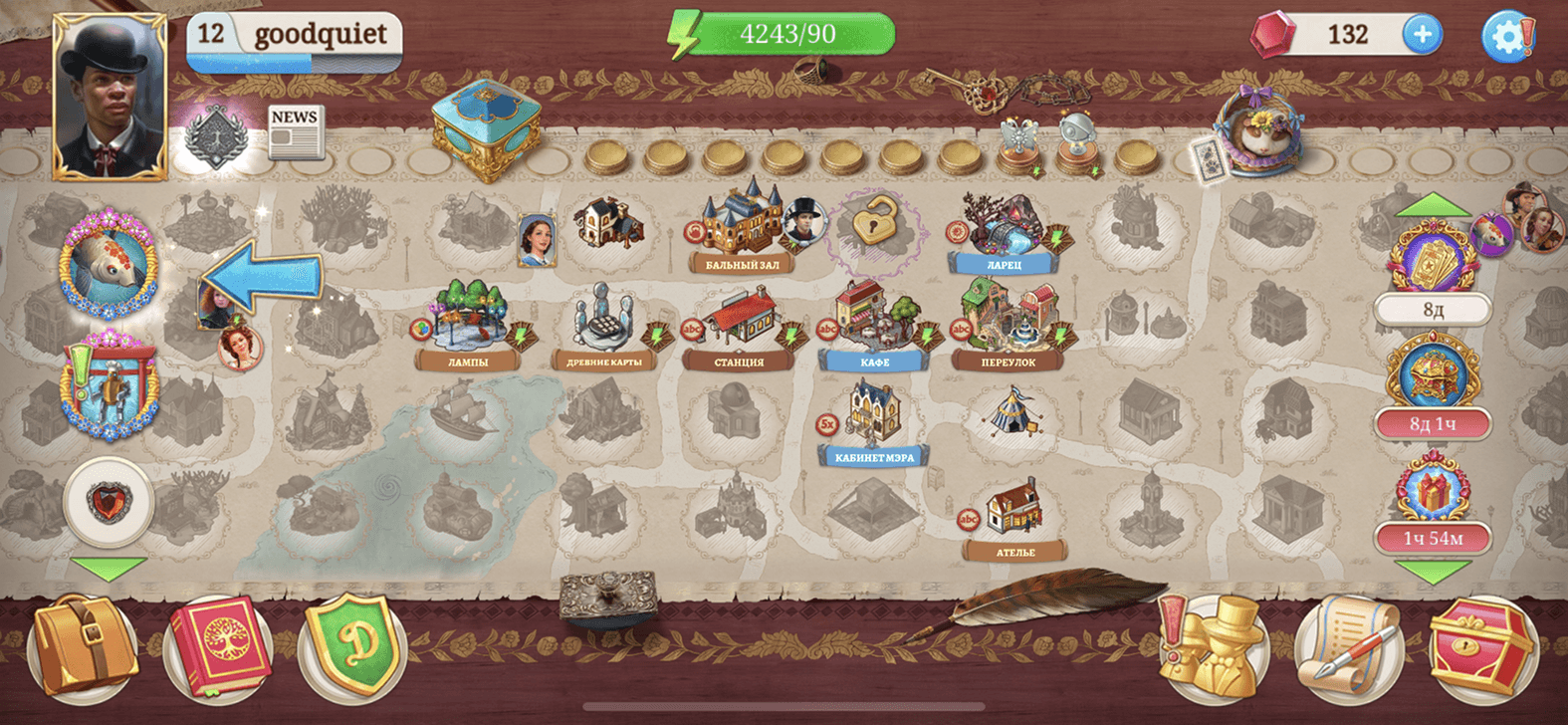Open the Ателье location
This screenshot has height=725, width=1568.
tap(1014, 513)
